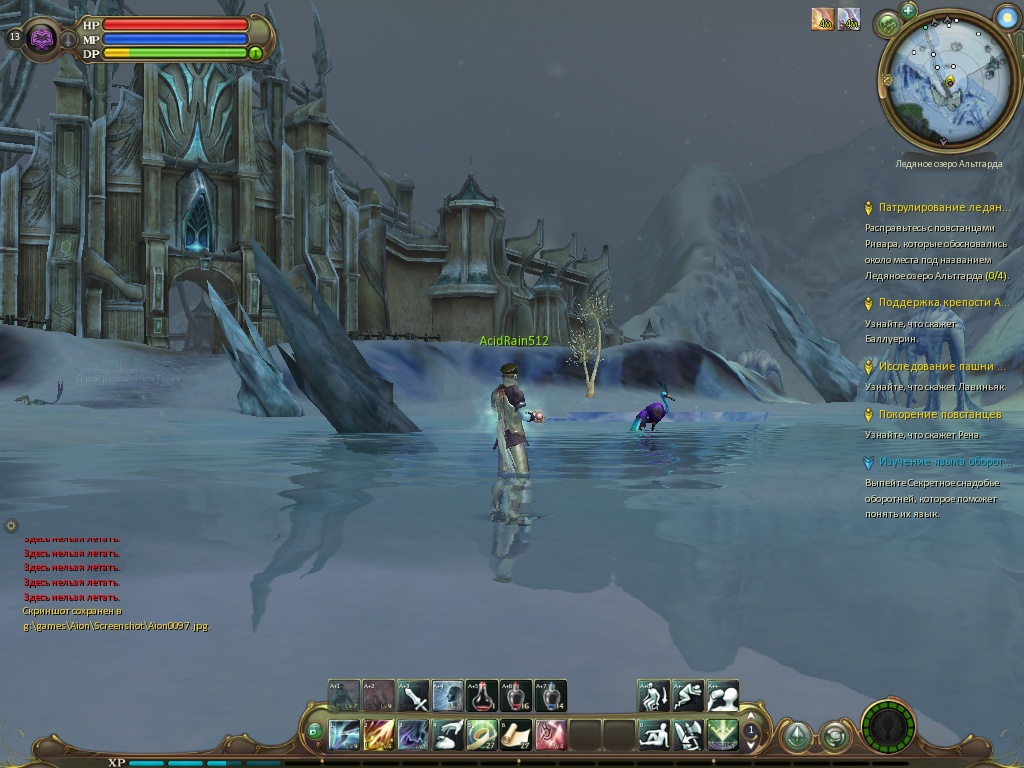Image resolution: width=1024 pixels, height=768 pixels.
Task: Use the scroll item in hotbar
Action: click(516, 735)
